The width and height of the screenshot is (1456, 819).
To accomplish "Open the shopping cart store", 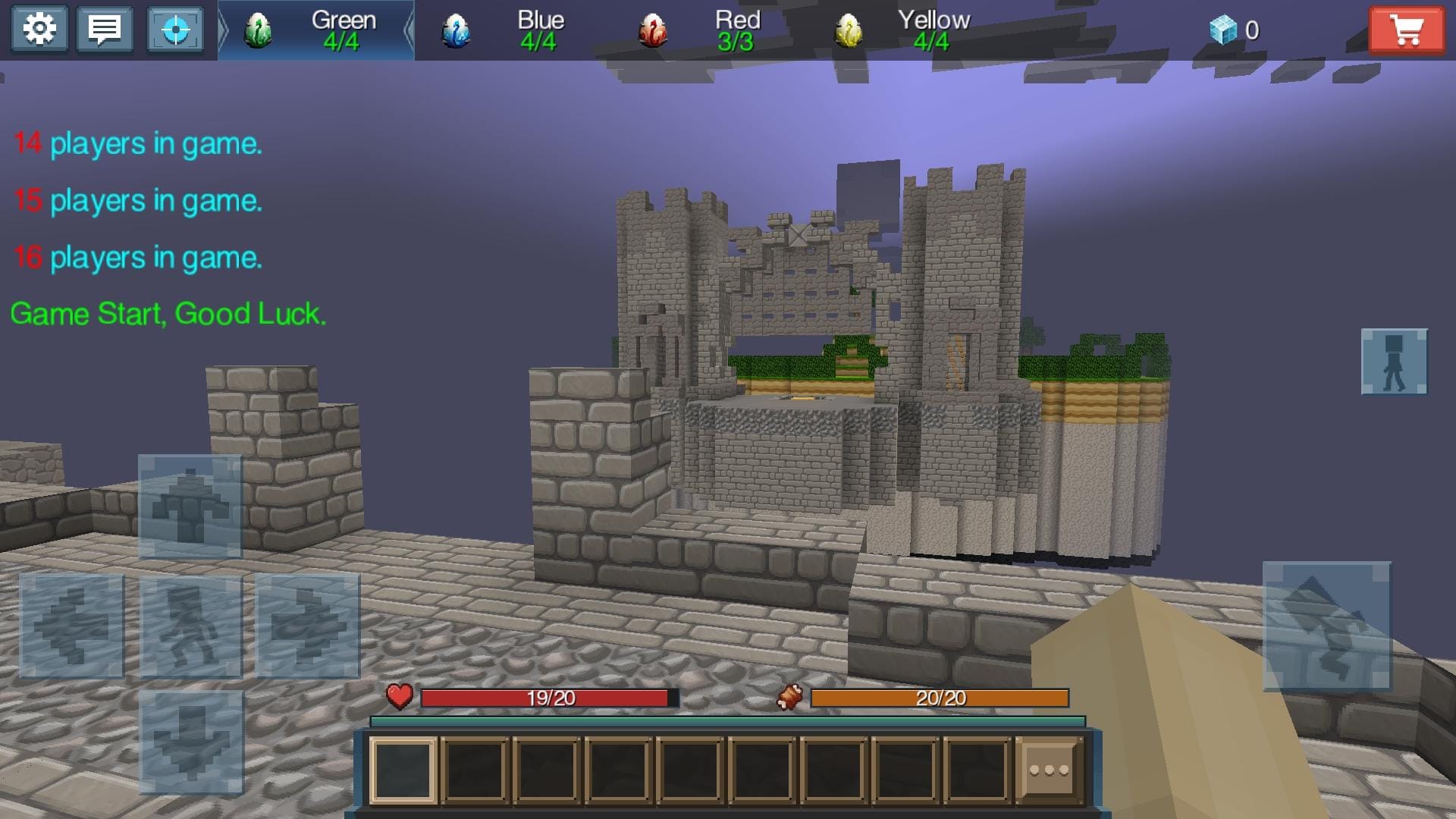I will [1408, 30].
